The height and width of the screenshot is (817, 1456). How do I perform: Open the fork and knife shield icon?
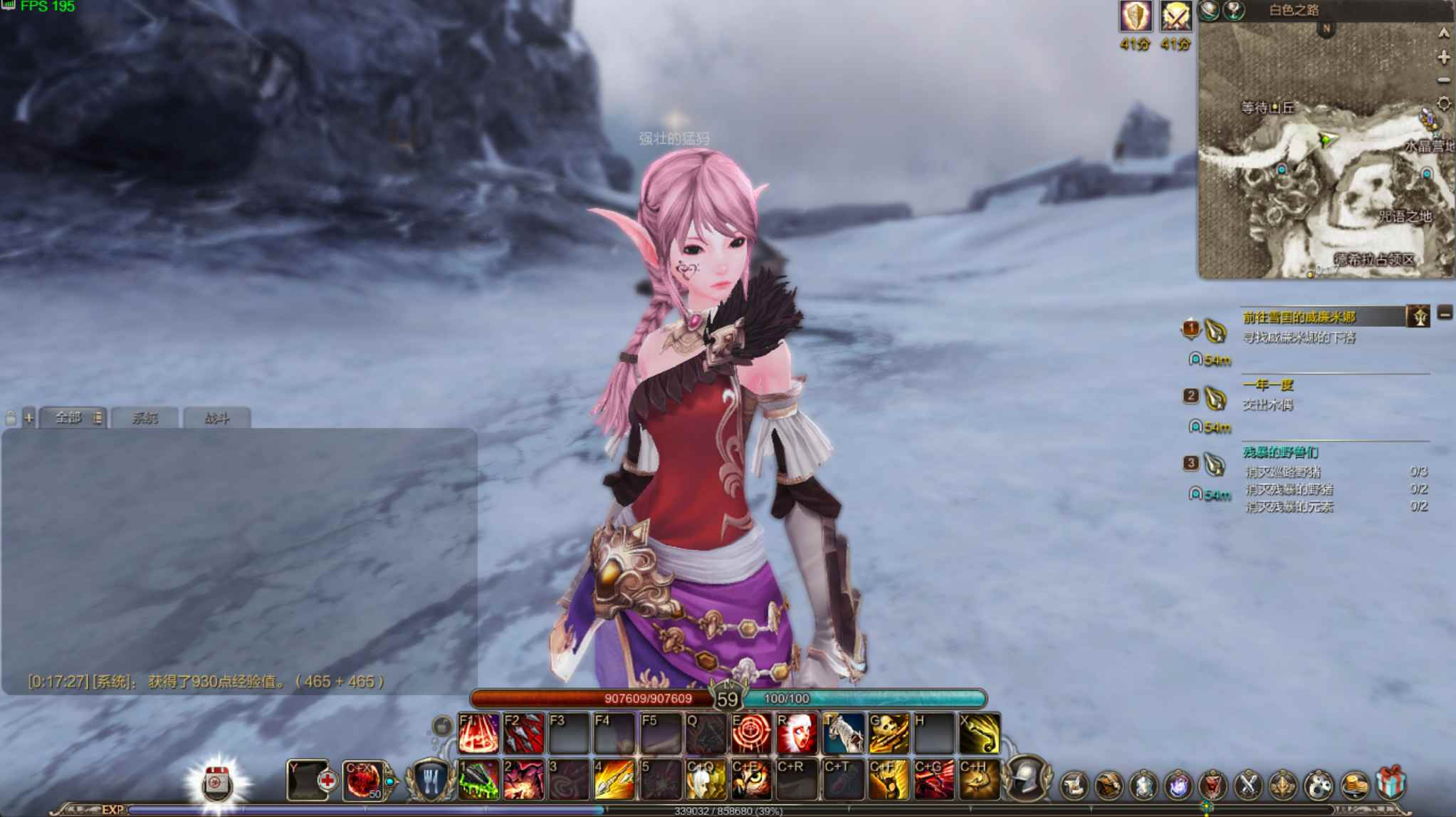[x=431, y=779]
